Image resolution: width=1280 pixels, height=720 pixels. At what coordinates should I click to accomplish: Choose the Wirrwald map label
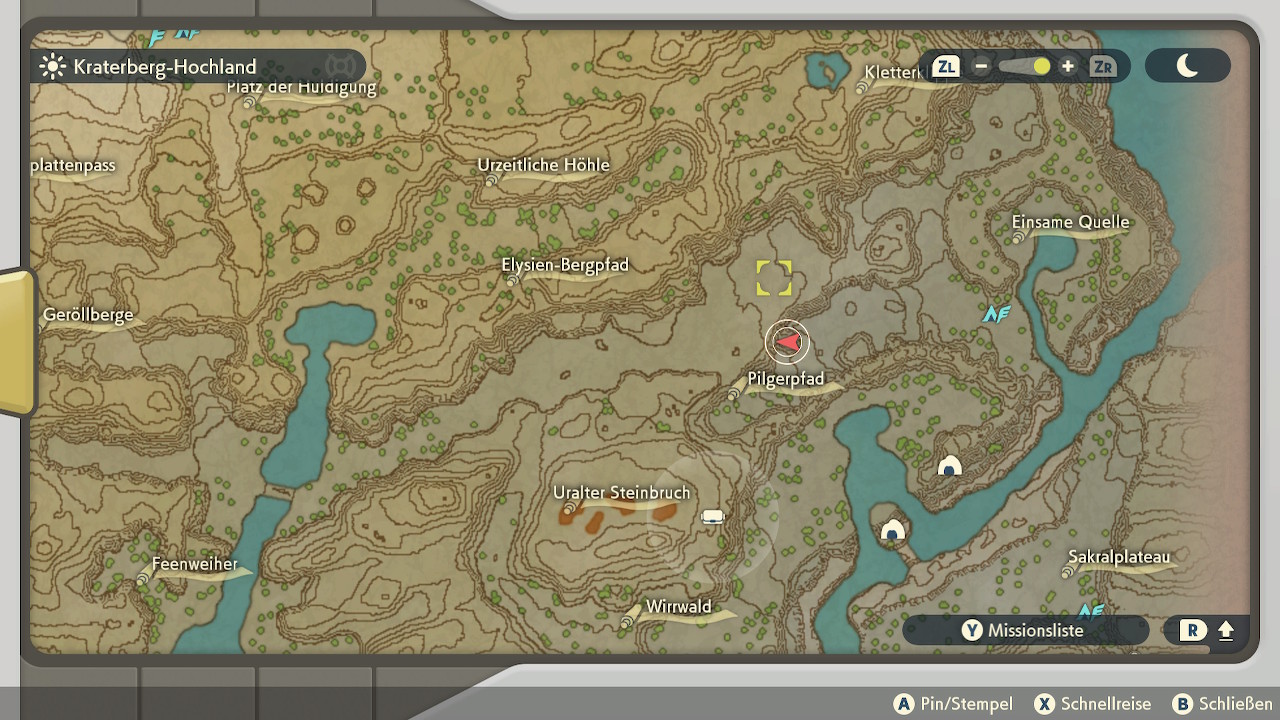(678, 607)
